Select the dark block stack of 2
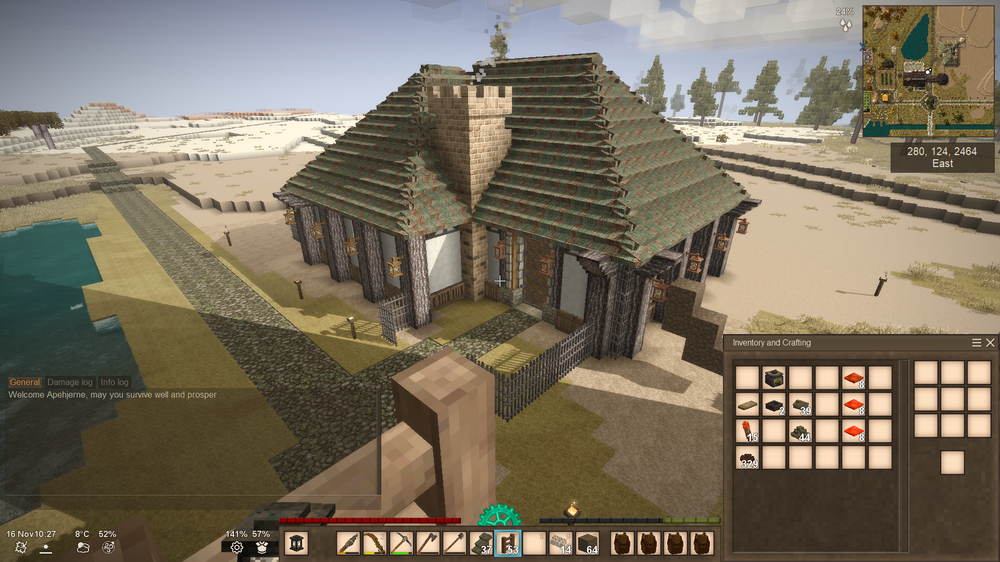The image size is (1000, 562). pyautogui.click(x=774, y=405)
